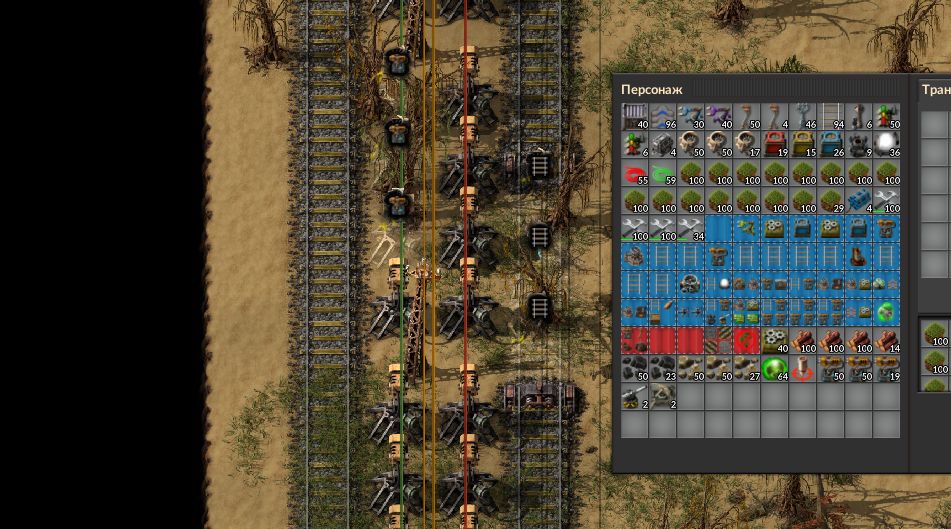Select the blue fast inserter stack
The height and width of the screenshot is (529, 951).
click(691, 117)
